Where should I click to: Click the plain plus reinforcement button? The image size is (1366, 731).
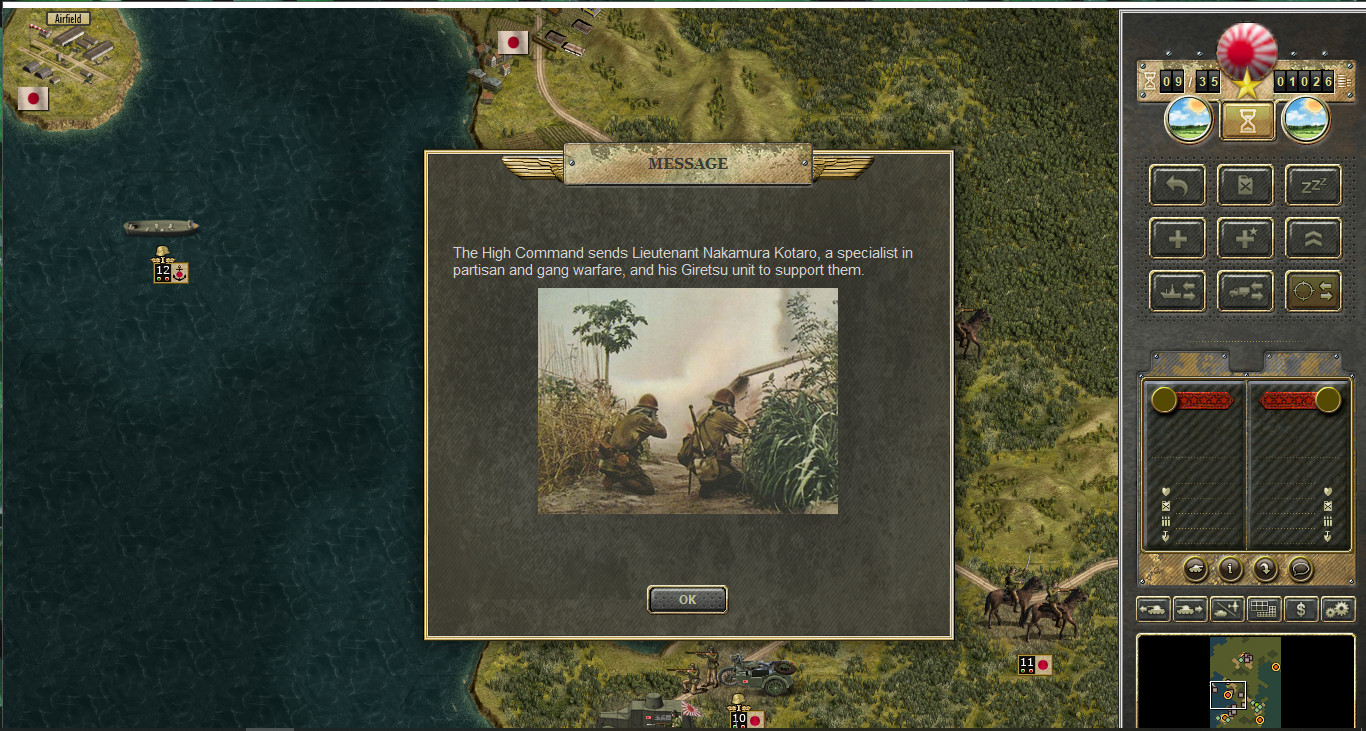point(1177,238)
